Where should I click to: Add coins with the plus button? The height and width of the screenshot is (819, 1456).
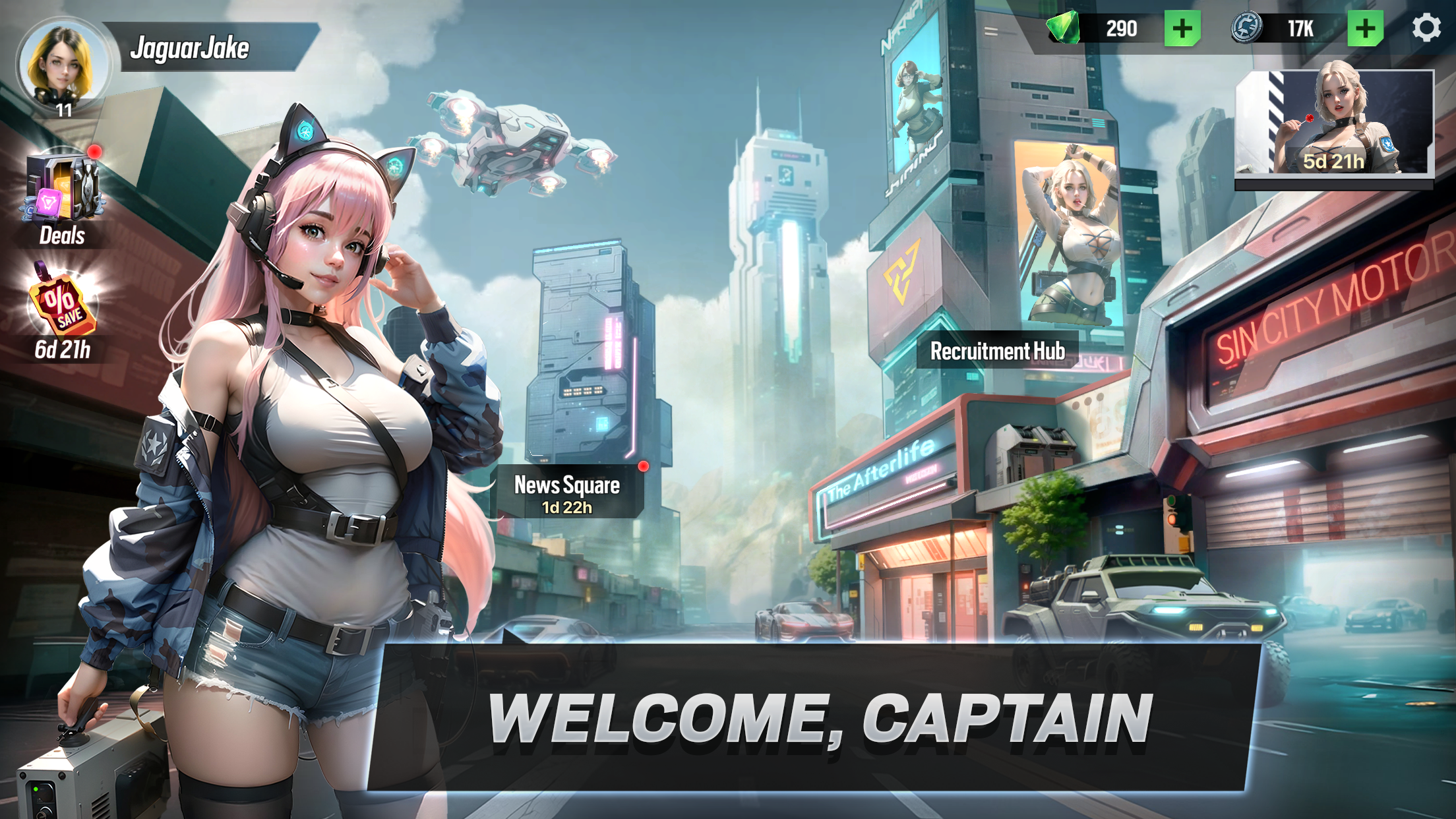tap(1367, 28)
